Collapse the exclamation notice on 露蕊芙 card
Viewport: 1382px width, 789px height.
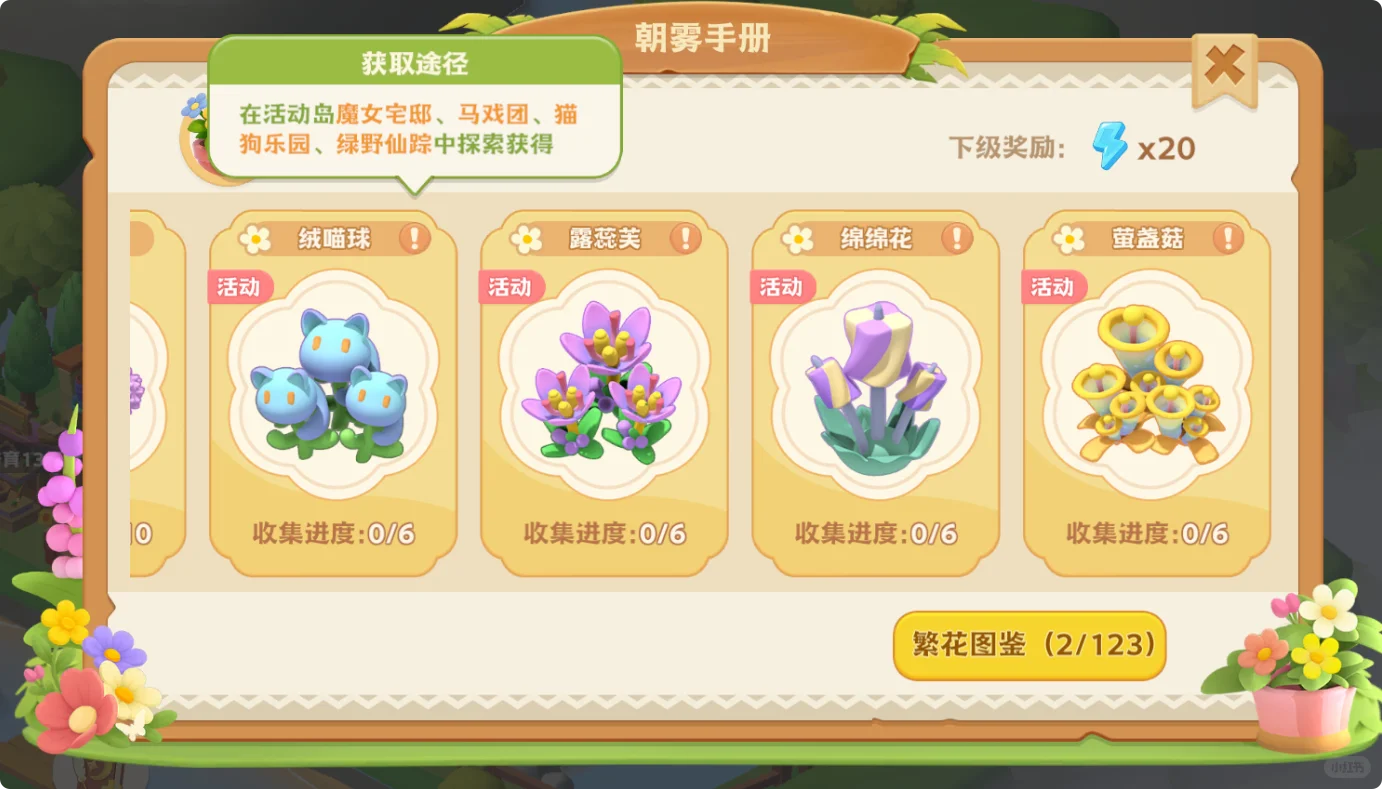[x=686, y=238]
